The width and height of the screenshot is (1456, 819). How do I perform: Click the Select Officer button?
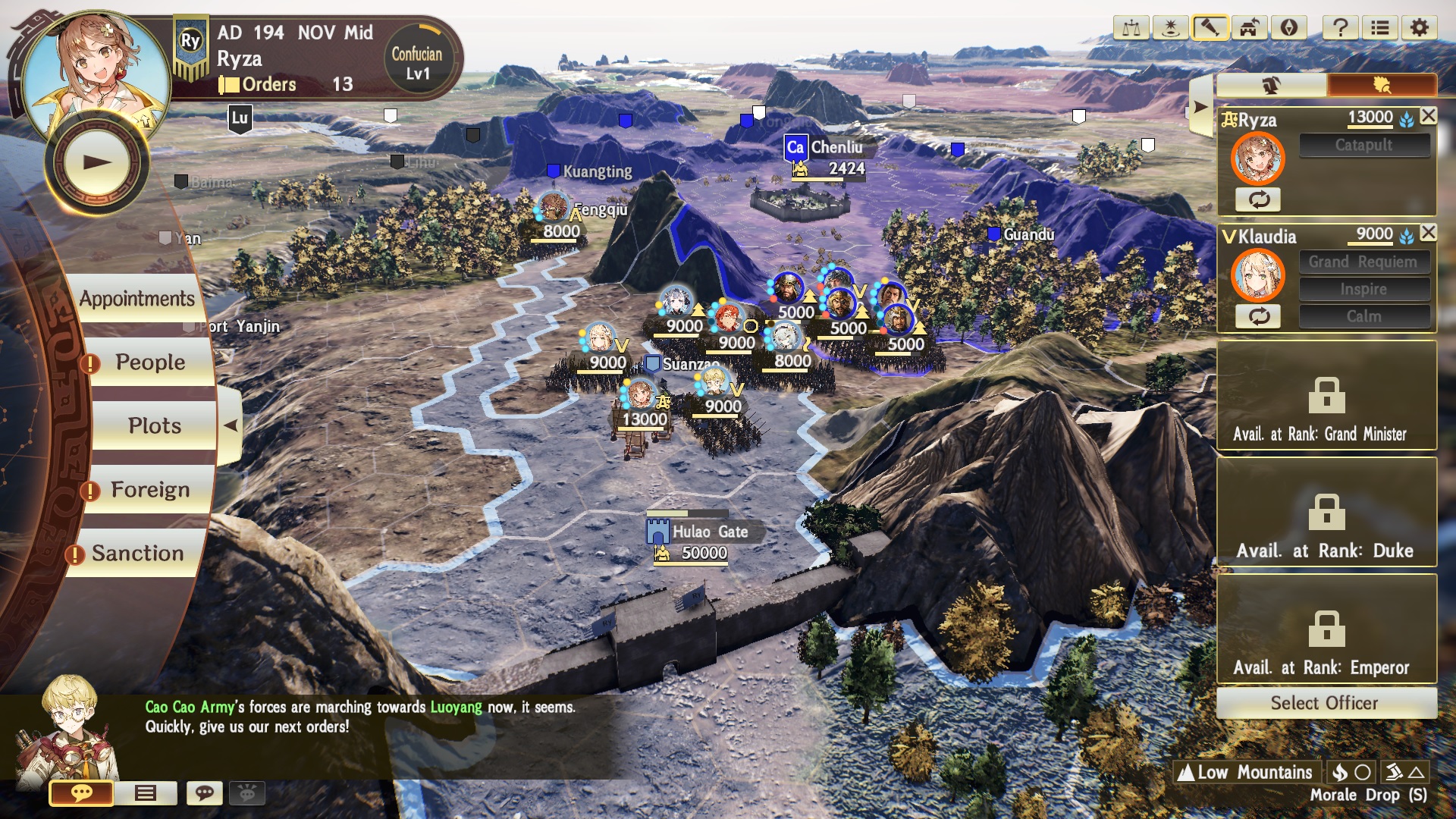[x=1326, y=703]
